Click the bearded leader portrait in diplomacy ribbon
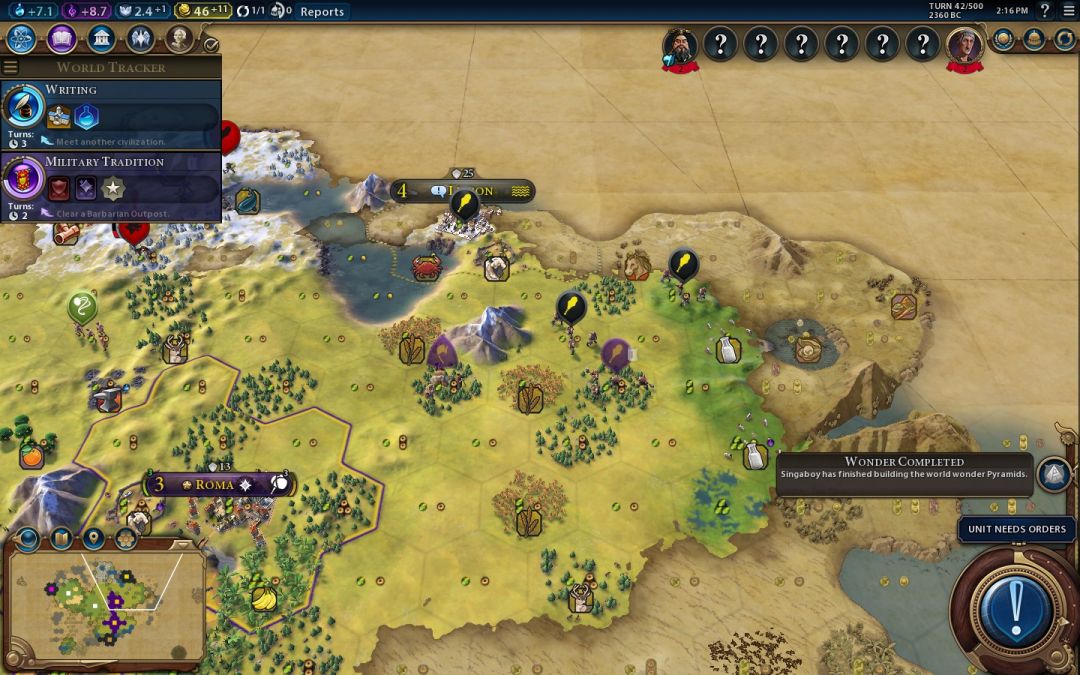The width and height of the screenshot is (1080, 675). [x=680, y=45]
